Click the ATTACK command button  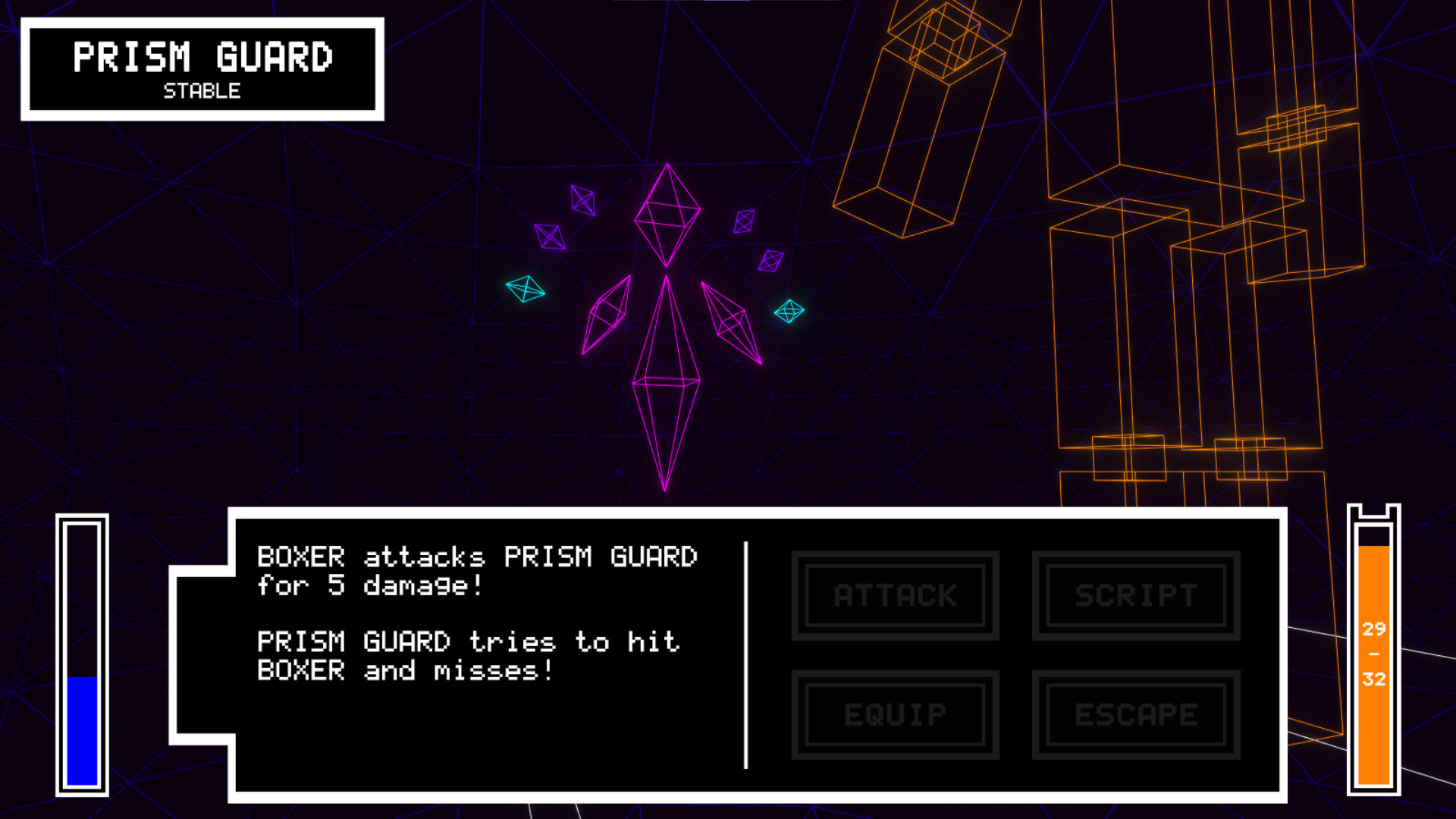pyautogui.click(x=893, y=595)
